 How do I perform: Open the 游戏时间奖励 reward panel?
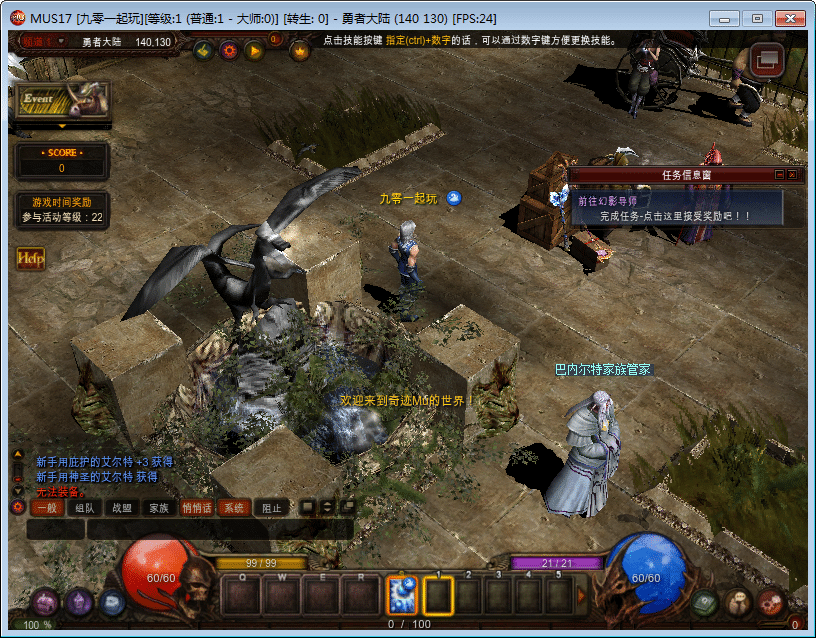tap(62, 208)
